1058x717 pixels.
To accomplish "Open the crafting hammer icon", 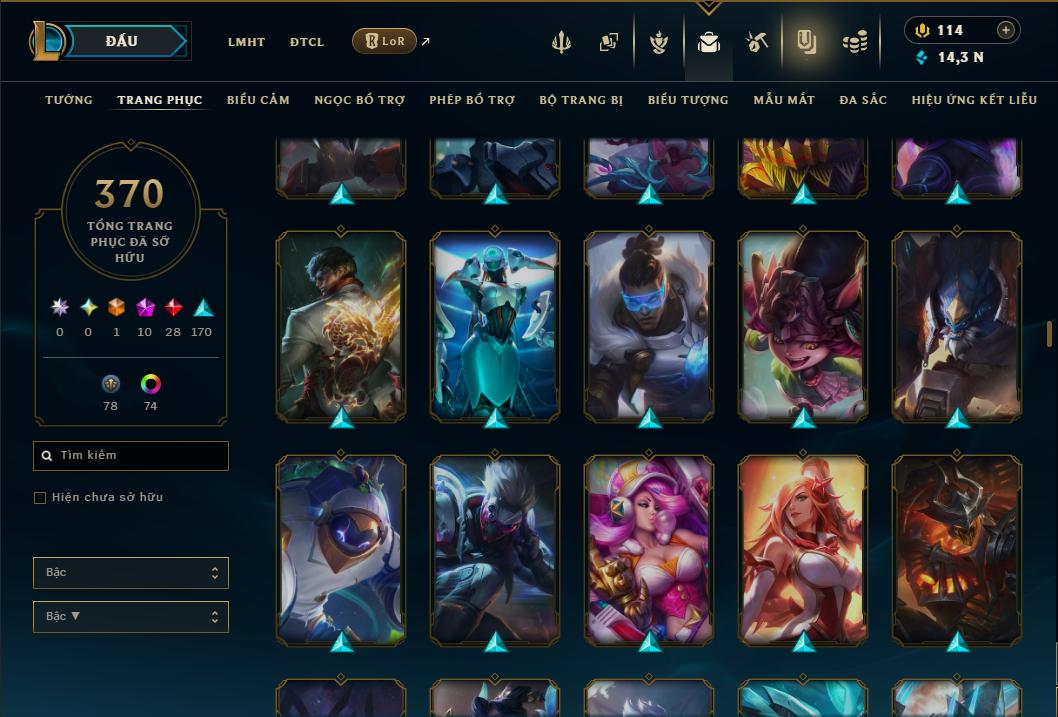I will [x=756, y=42].
